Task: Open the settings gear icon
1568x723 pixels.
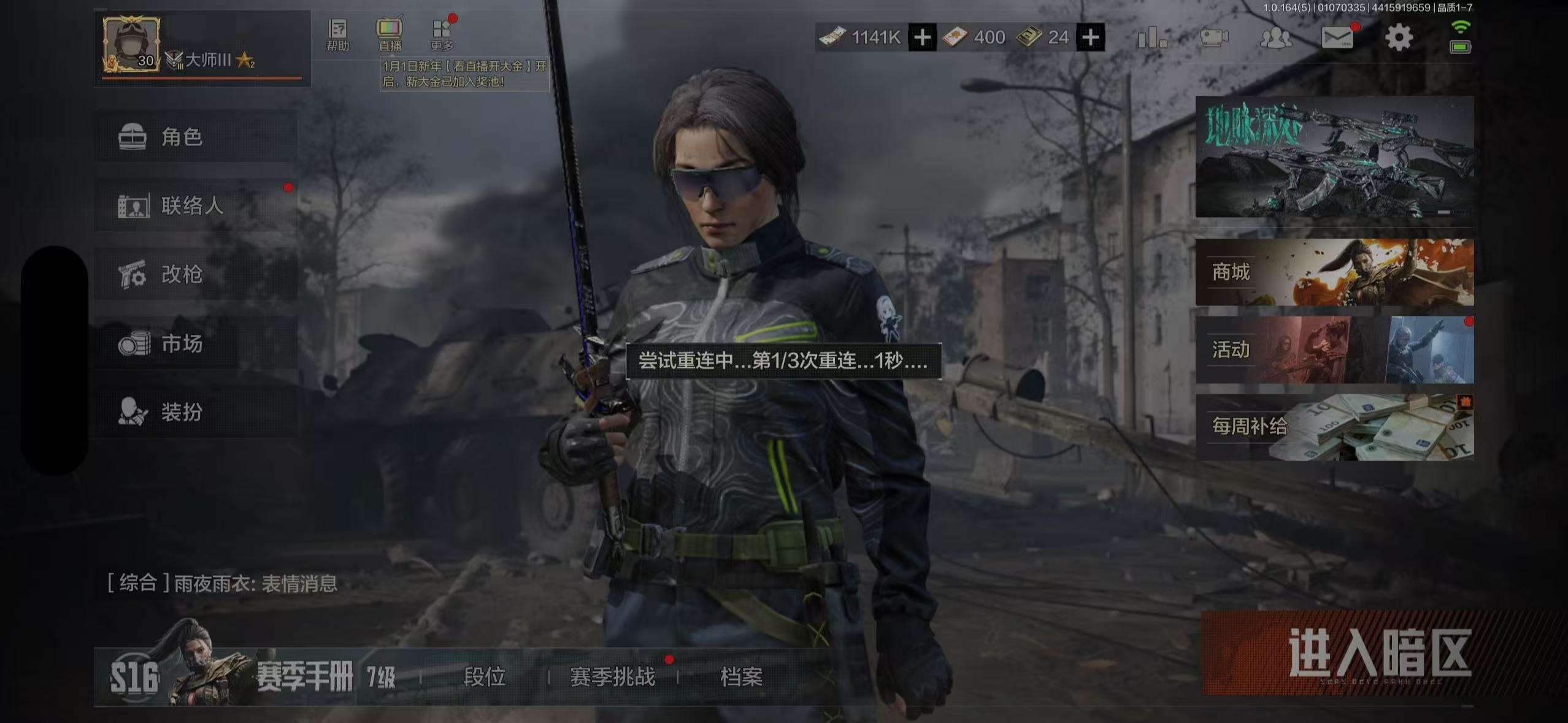Action: (1399, 38)
